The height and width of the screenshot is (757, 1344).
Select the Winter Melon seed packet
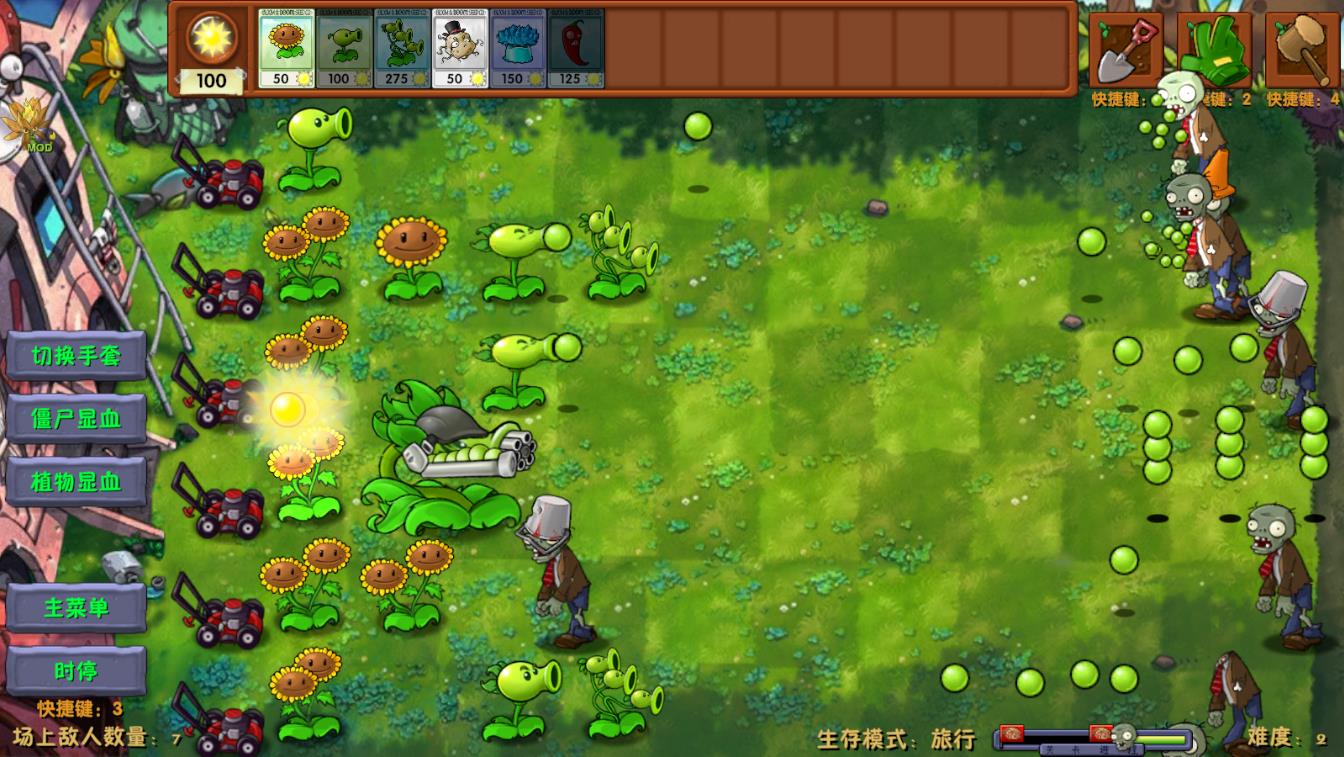pos(518,47)
